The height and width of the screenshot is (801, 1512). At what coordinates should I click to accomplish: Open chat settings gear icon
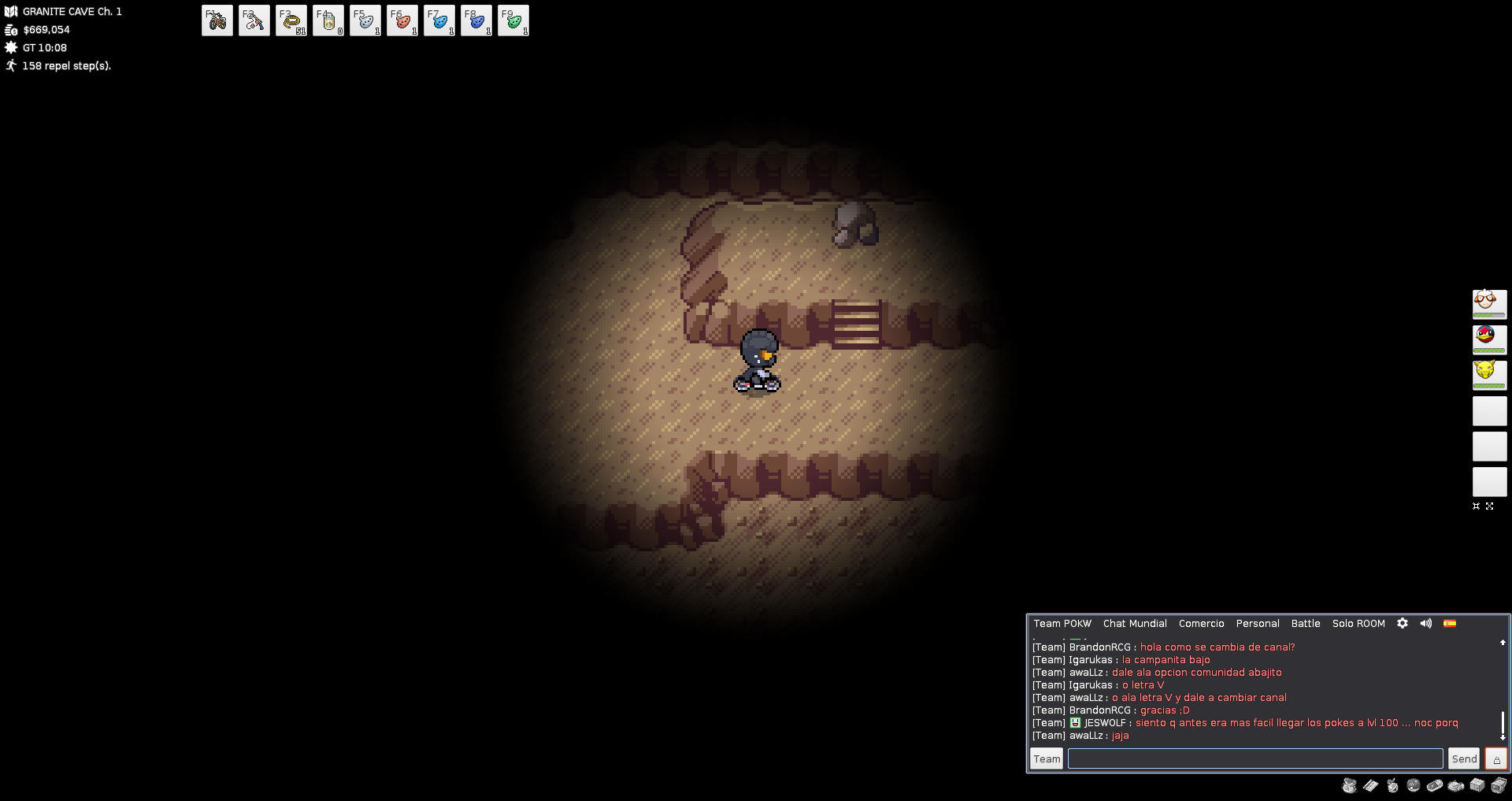1403,623
